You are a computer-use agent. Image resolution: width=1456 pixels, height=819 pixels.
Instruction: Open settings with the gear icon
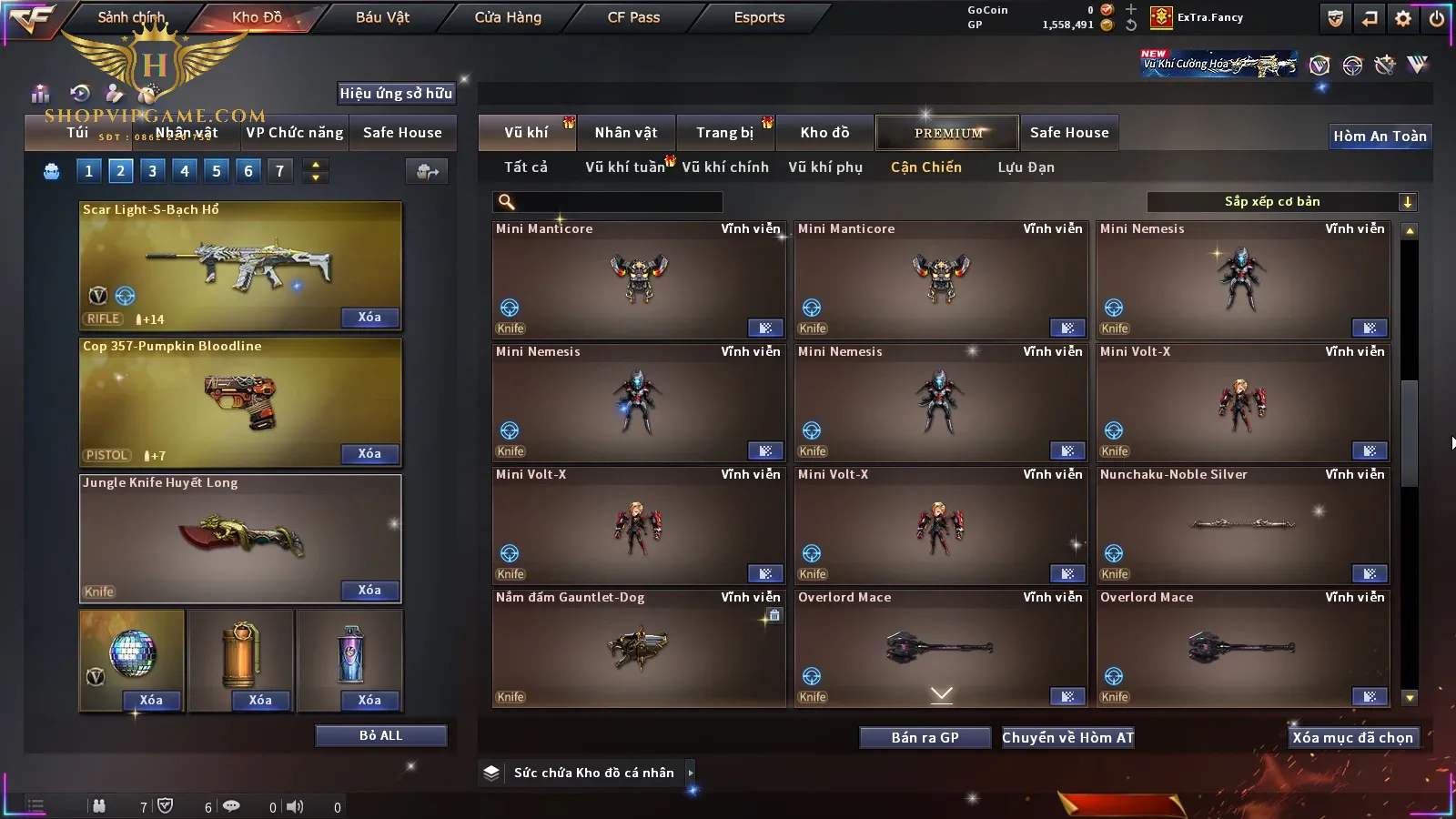(1403, 18)
